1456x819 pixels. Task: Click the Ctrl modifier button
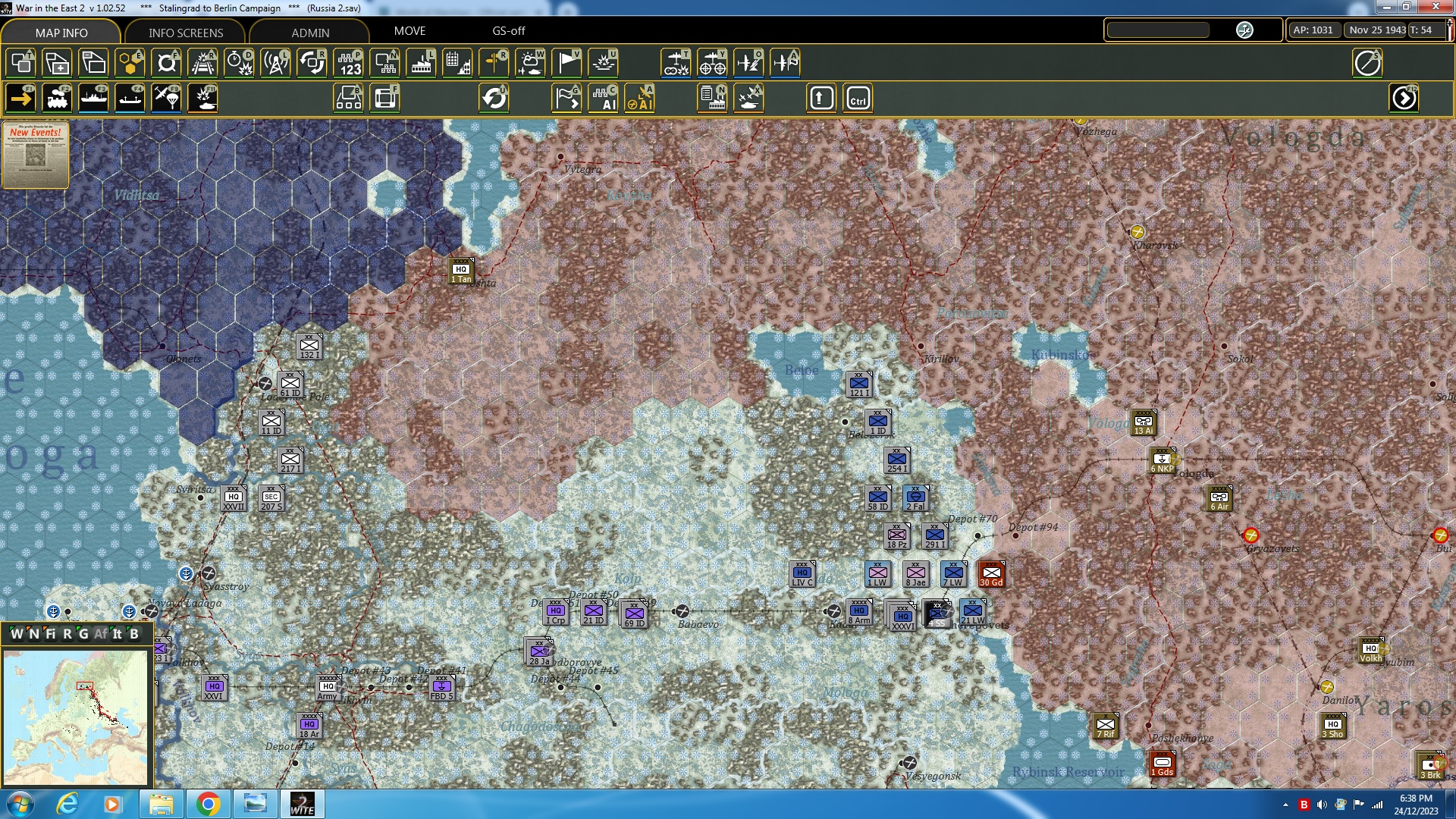pyautogui.click(x=858, y=98)
